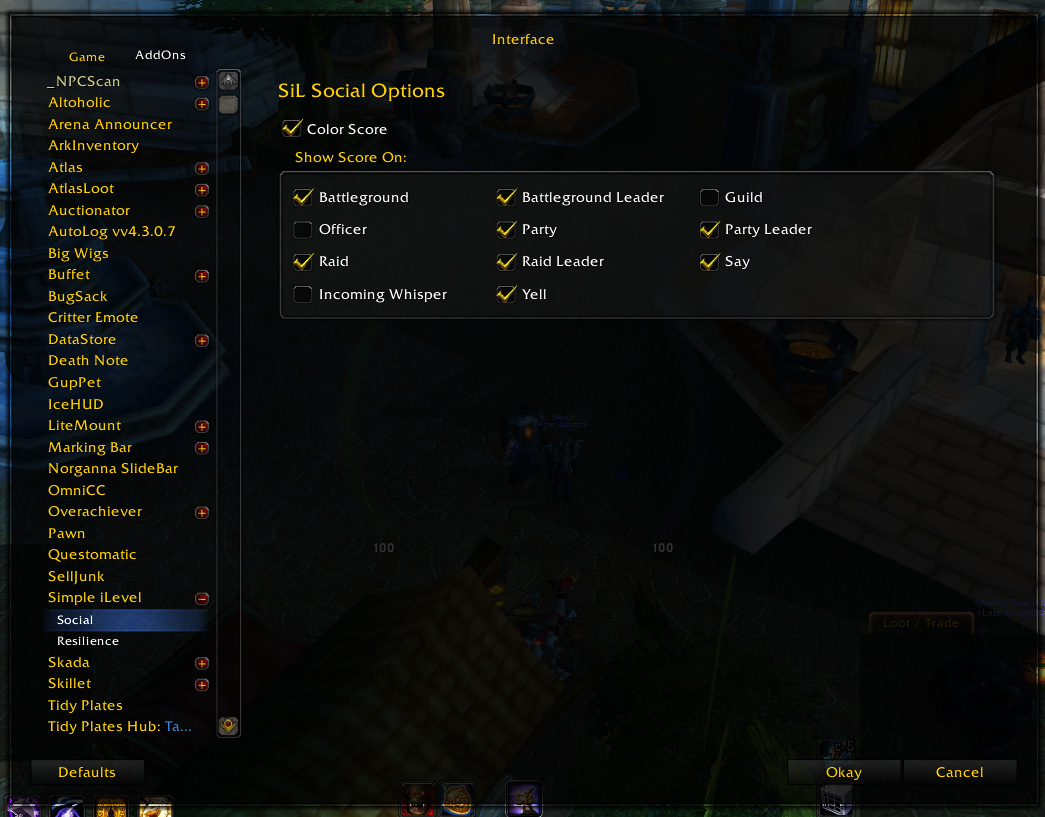
Task: Open the Resilience sub-option of Simple iLevel
Action: point(88,641)
